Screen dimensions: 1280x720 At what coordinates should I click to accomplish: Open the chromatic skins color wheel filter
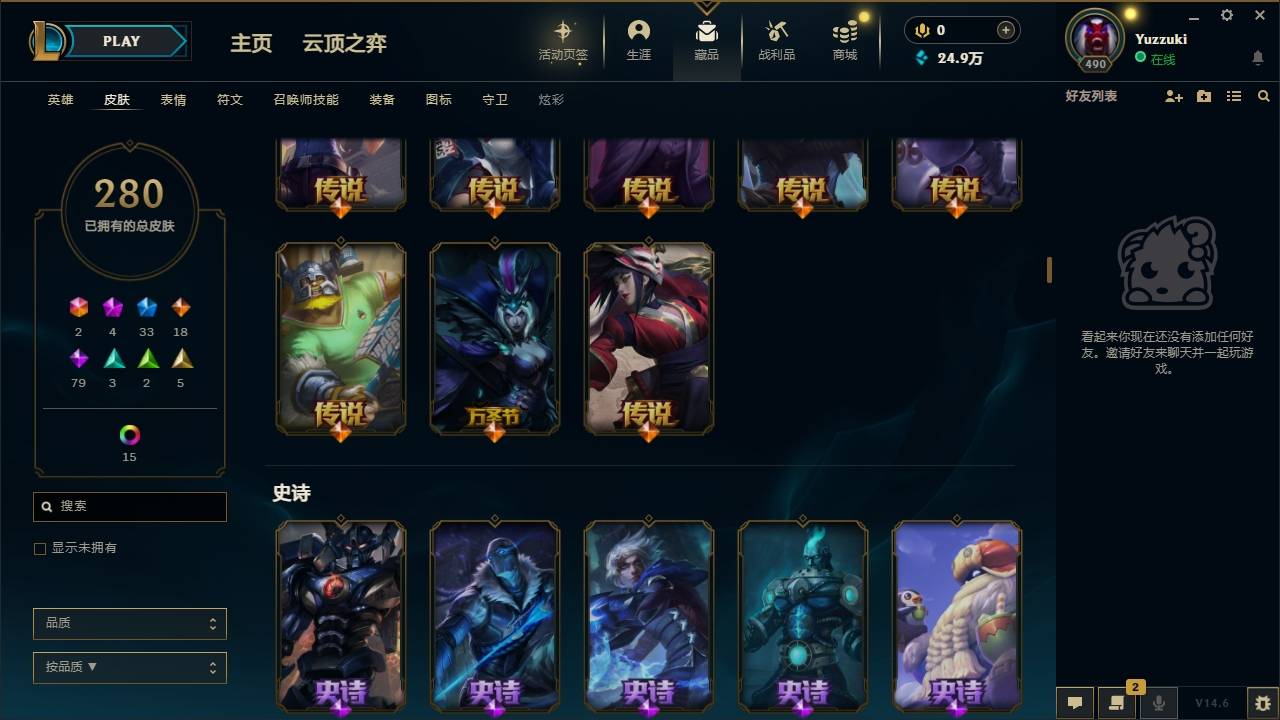click(x=129, y=434)
